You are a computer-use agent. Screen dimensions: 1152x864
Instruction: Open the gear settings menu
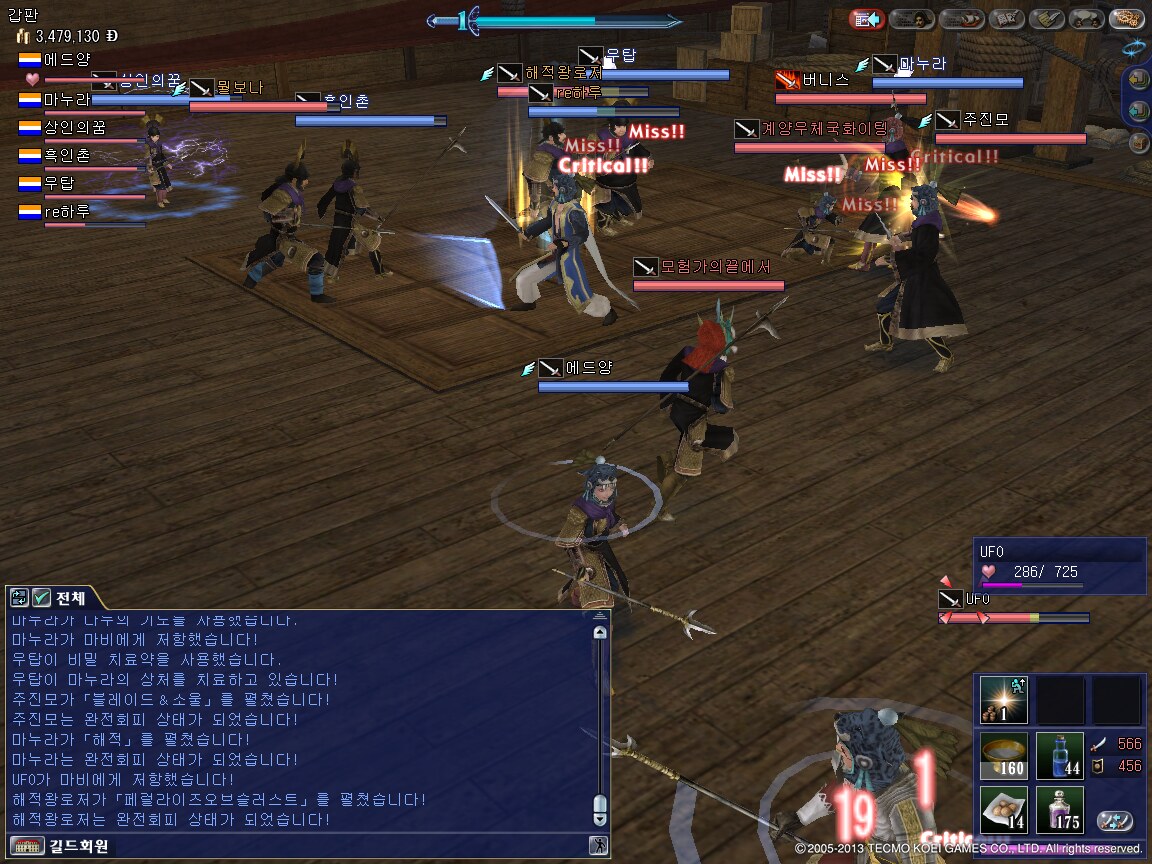point(1127,19)
